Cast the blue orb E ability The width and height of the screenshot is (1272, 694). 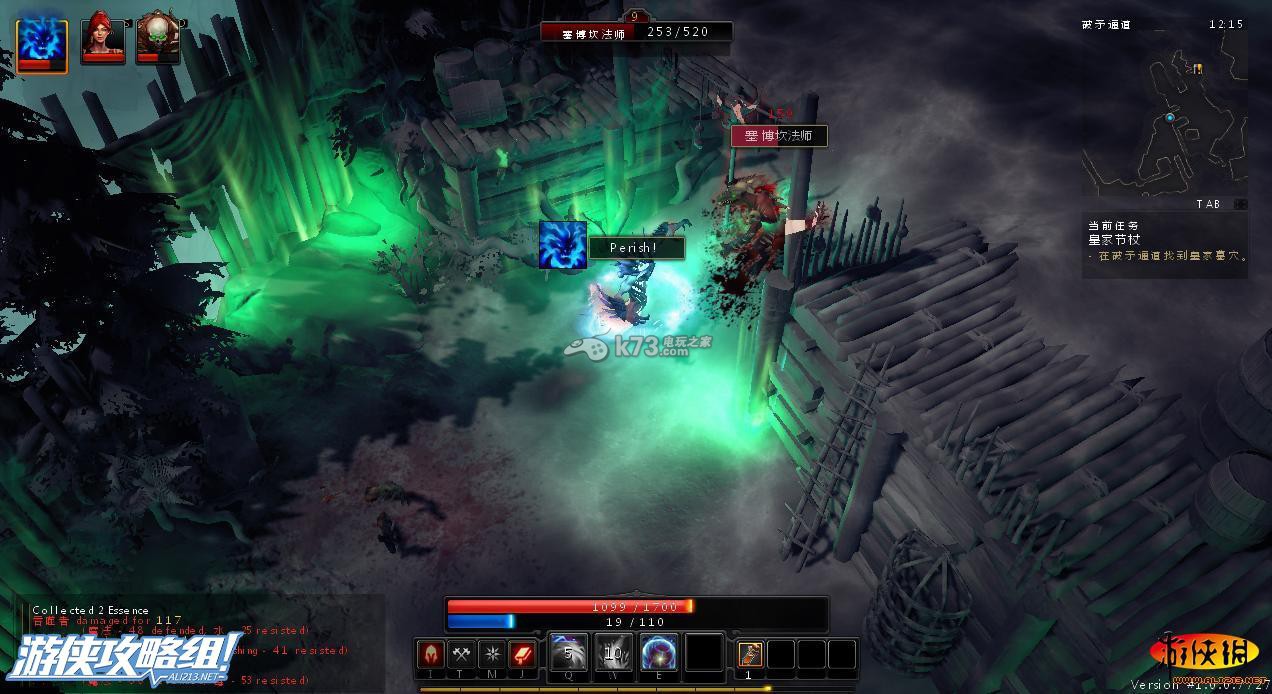coord(659,653)
